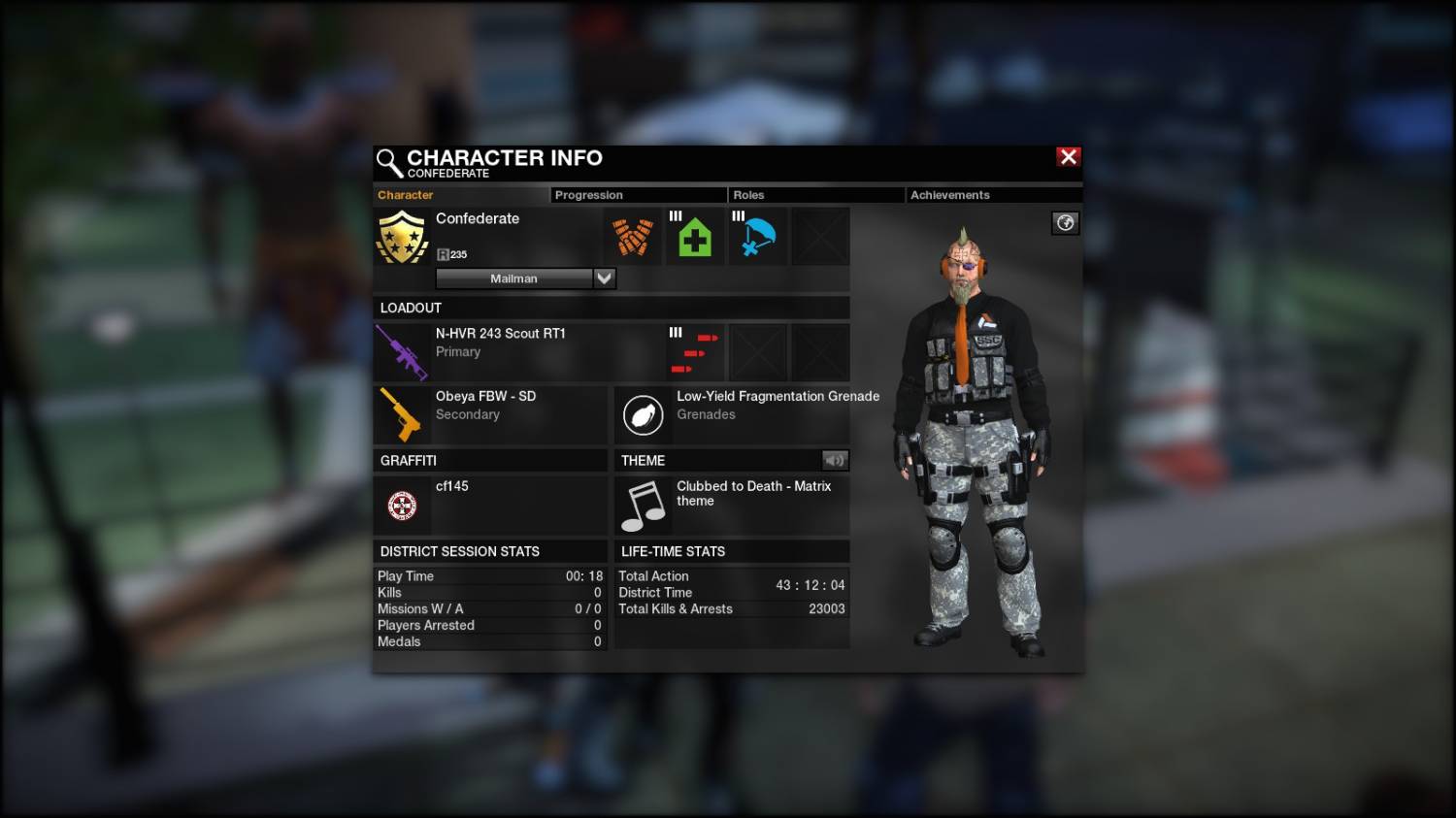Click the N-HVR 243 Scout primary weapon
The image size is (1456, 818).
[403, 351]
